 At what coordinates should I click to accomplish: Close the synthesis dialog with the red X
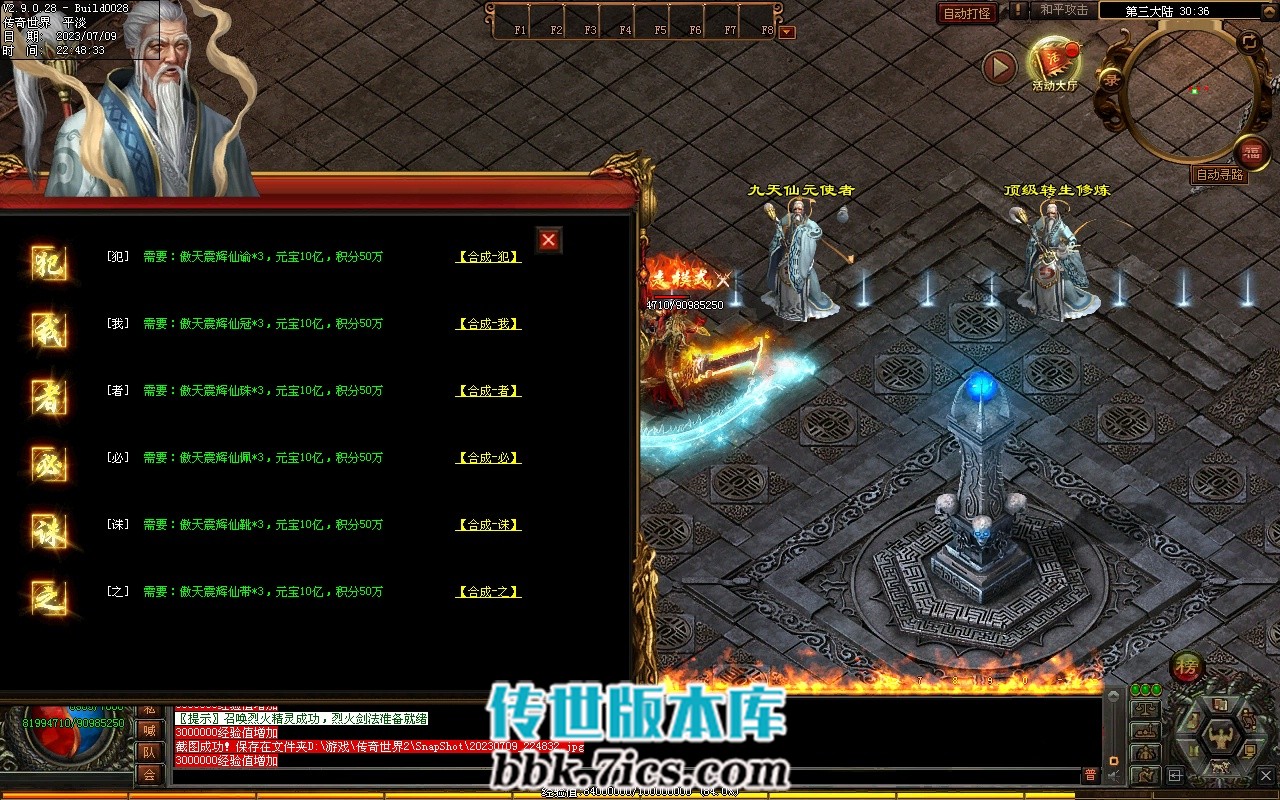click(548, 240)
